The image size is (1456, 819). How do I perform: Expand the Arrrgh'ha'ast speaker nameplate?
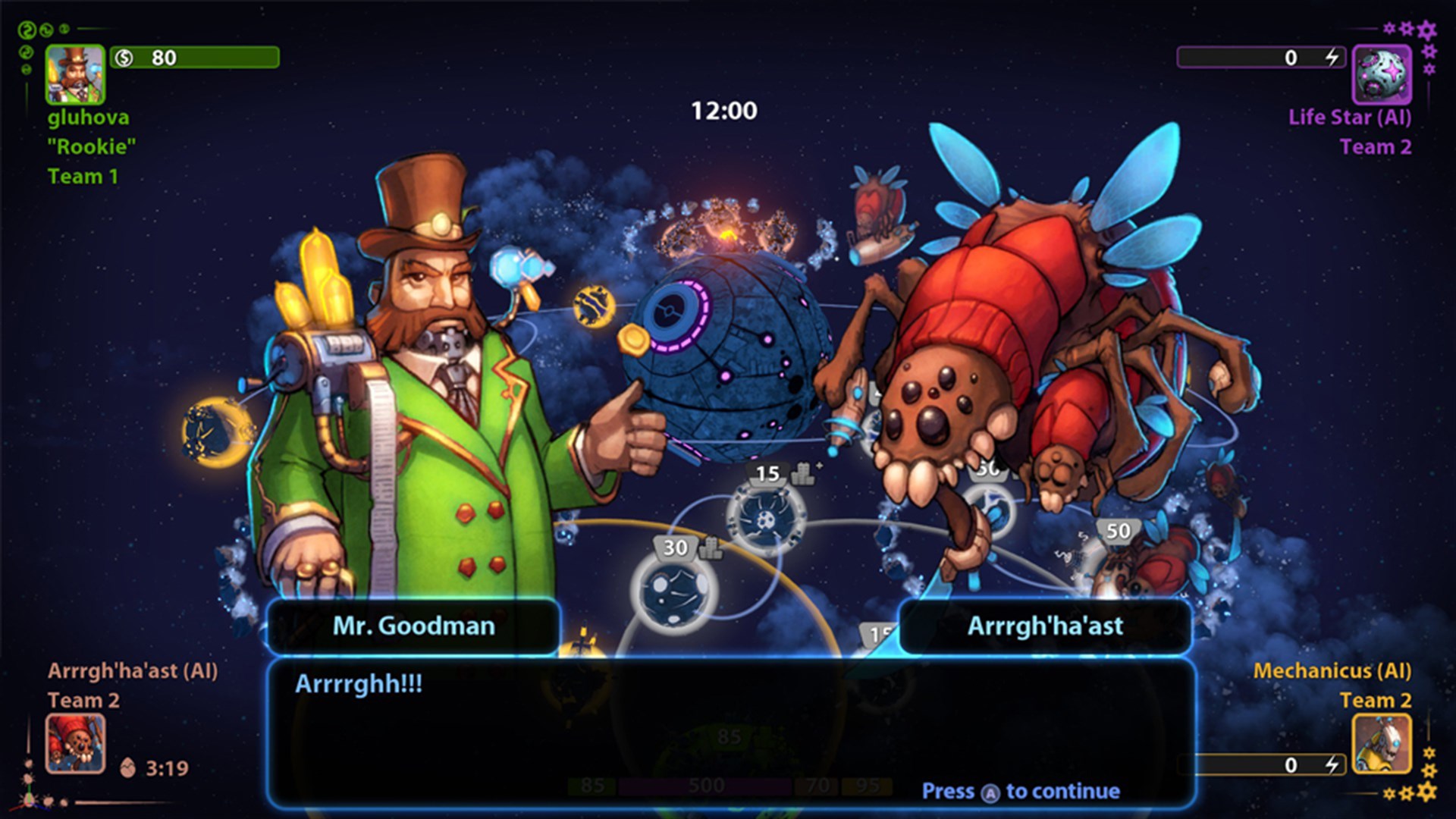(1045, 626)
